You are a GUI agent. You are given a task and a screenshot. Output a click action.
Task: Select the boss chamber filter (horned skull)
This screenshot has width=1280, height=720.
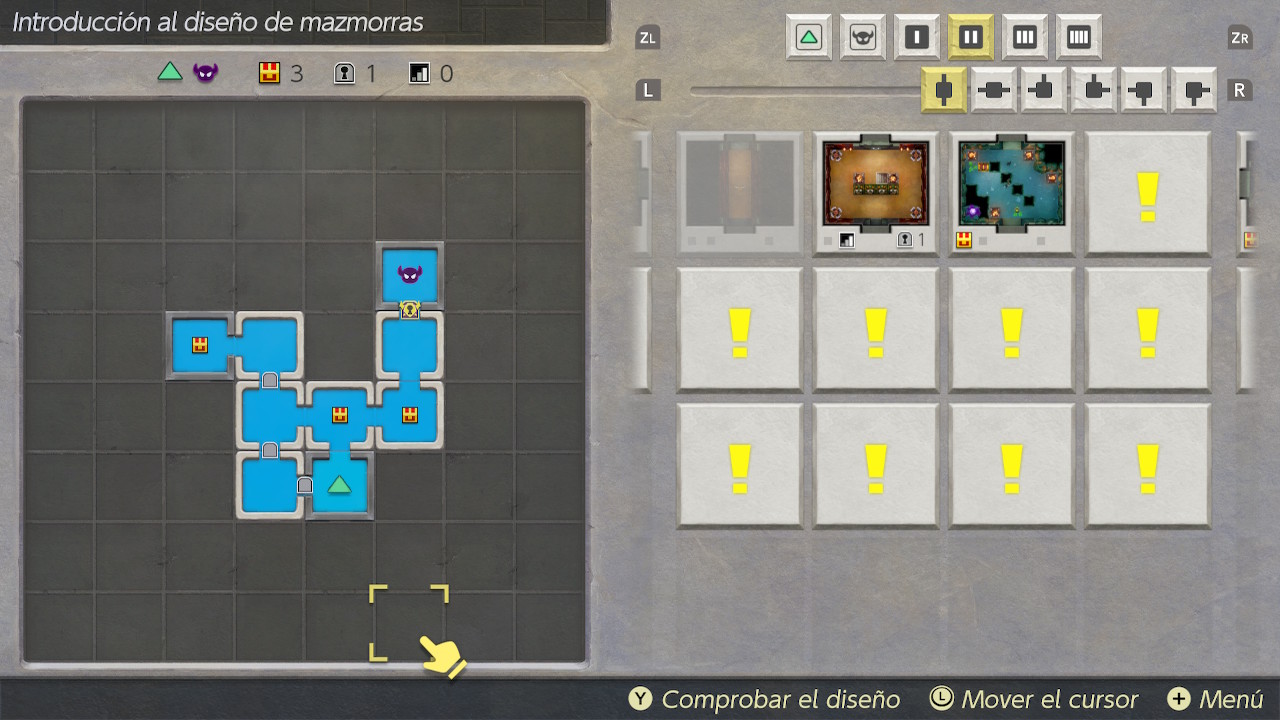coord(862,38)
